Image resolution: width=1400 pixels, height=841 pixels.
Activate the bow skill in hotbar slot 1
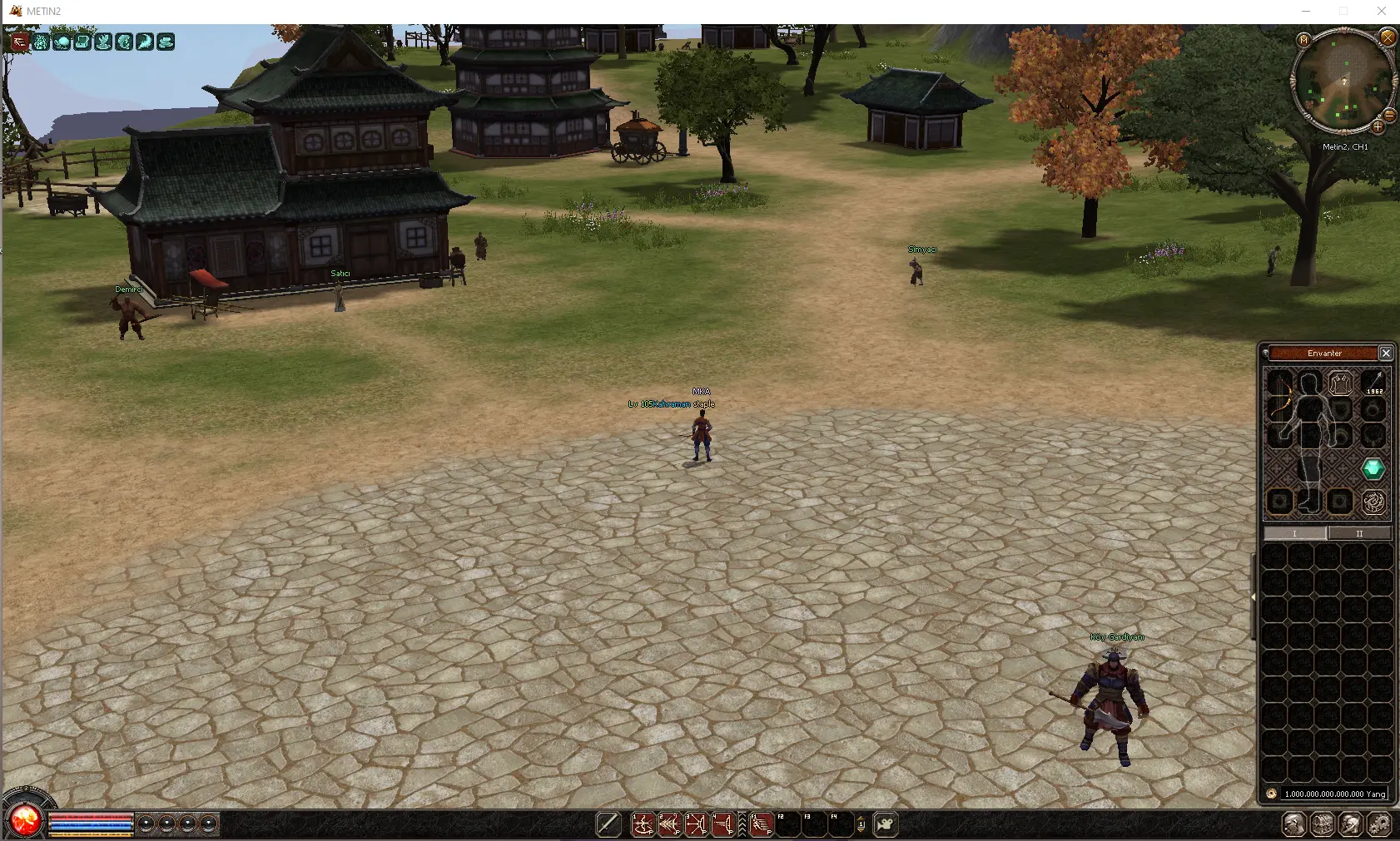point(643,825)
